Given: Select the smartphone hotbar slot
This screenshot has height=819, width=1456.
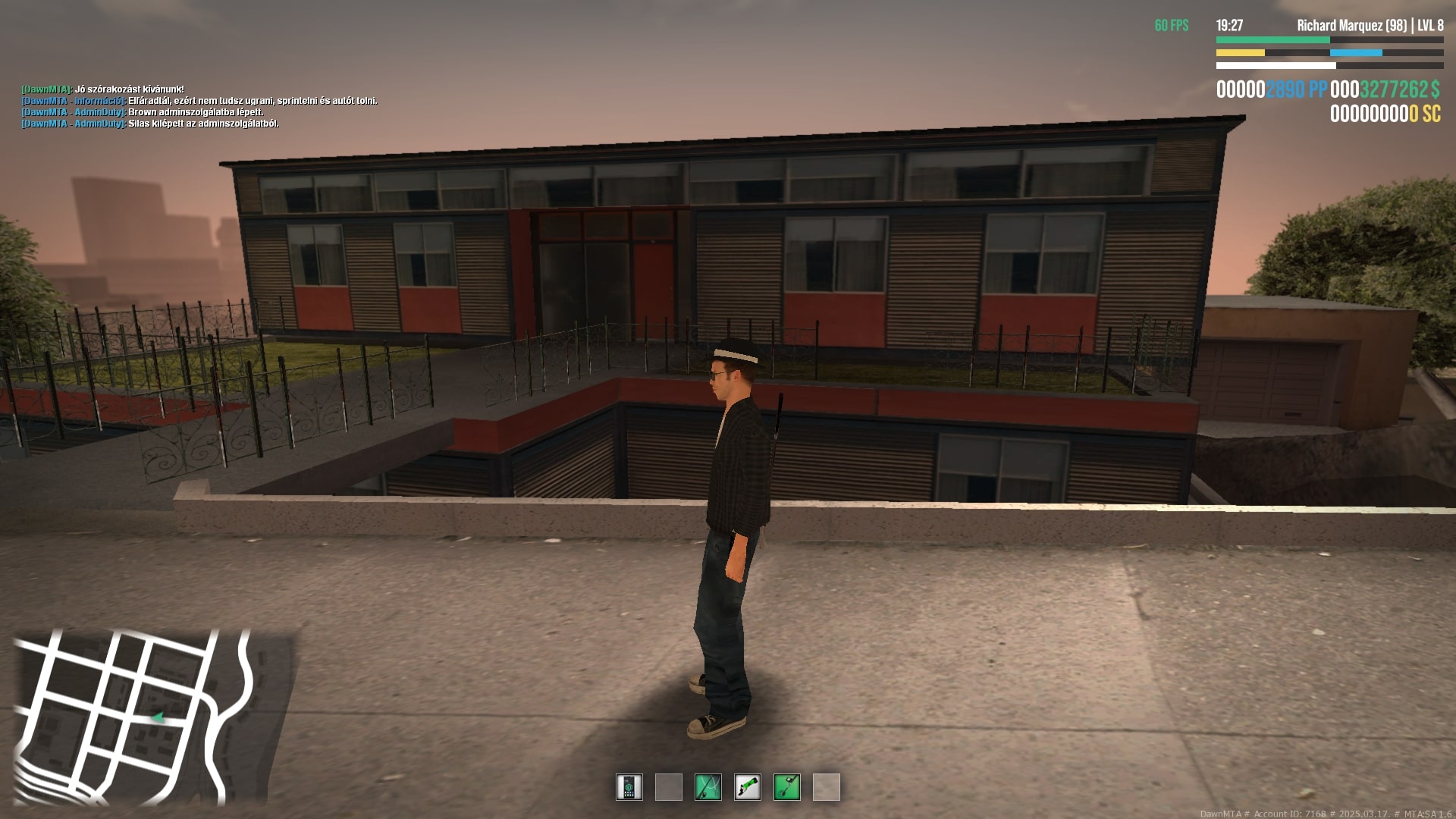Looking at the screenshot, I should coord(629,787).
